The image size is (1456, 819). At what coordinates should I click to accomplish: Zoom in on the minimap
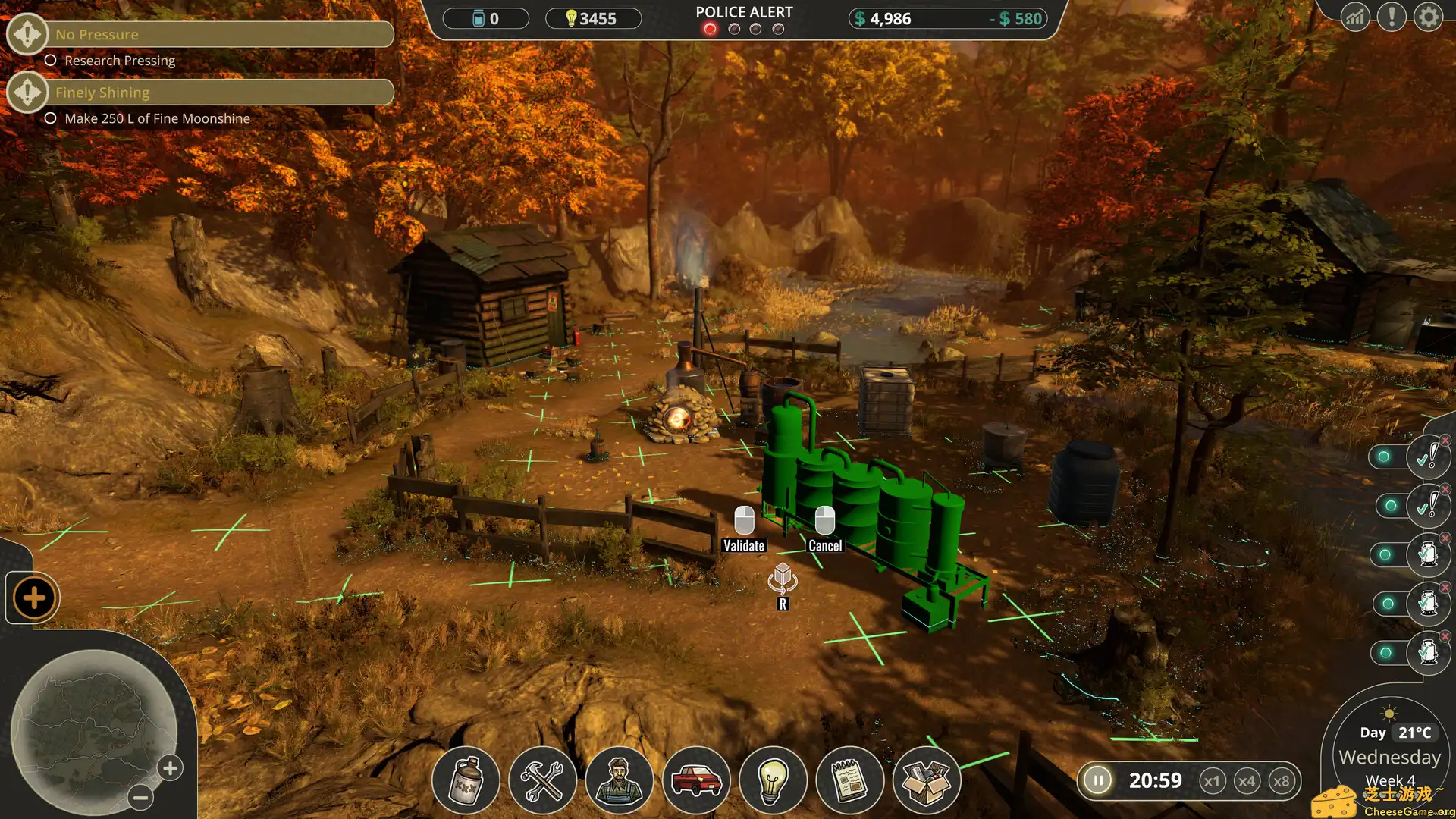click(x=171, y=768)
